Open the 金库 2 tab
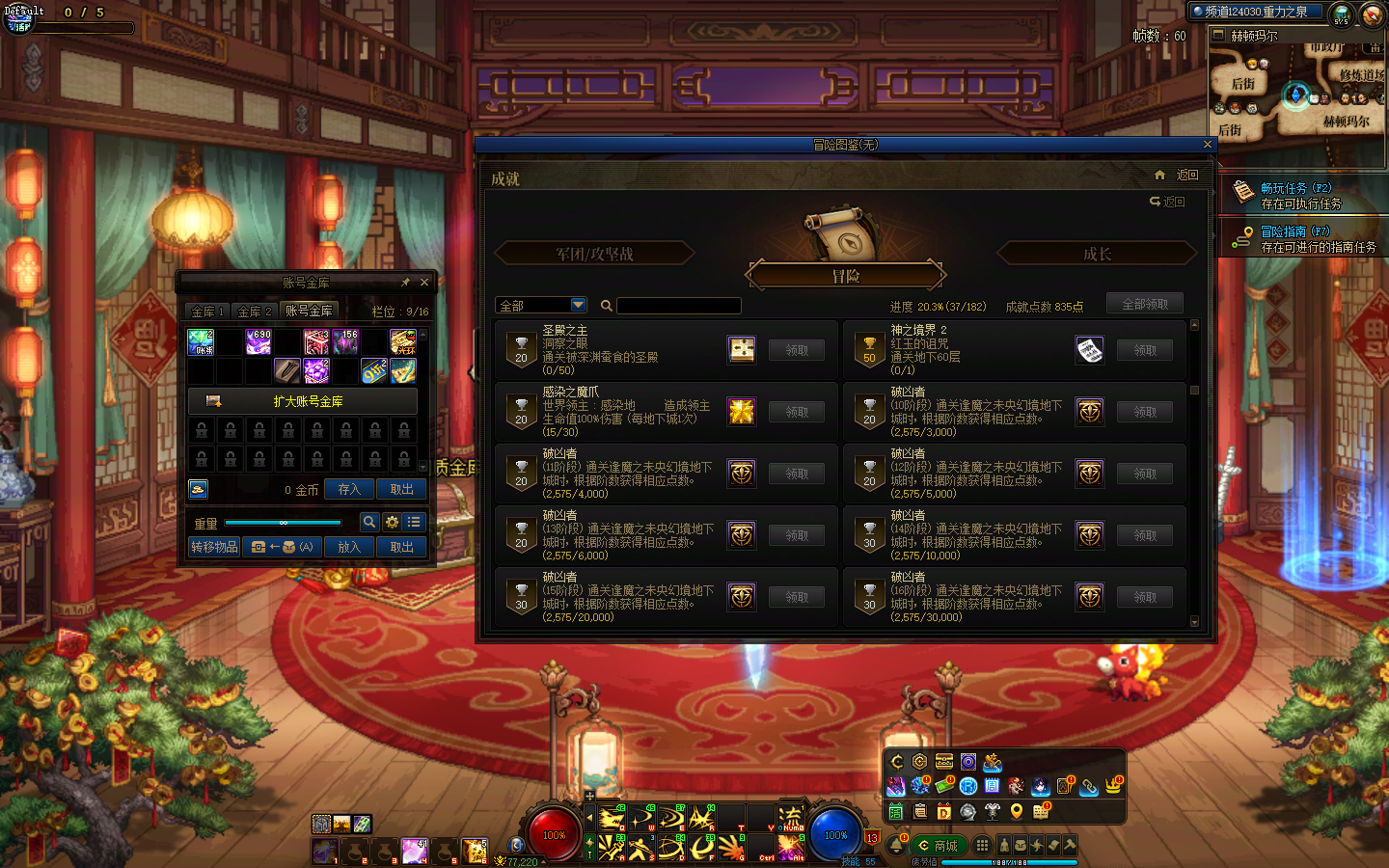The image size is (1389, 868). (255, 312)
